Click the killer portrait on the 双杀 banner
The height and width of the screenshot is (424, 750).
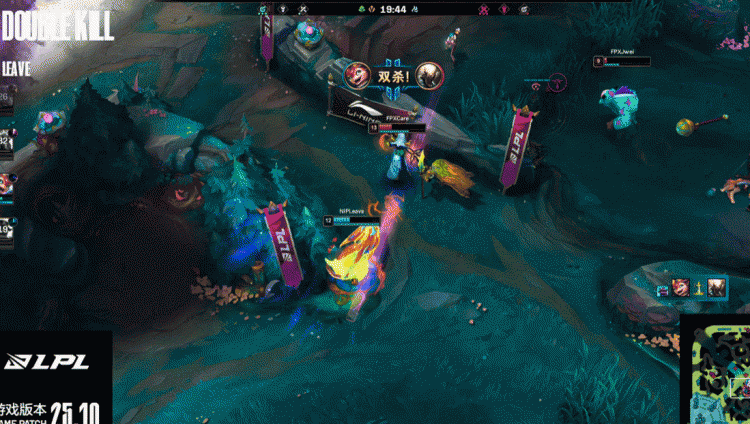coord(355,74)
